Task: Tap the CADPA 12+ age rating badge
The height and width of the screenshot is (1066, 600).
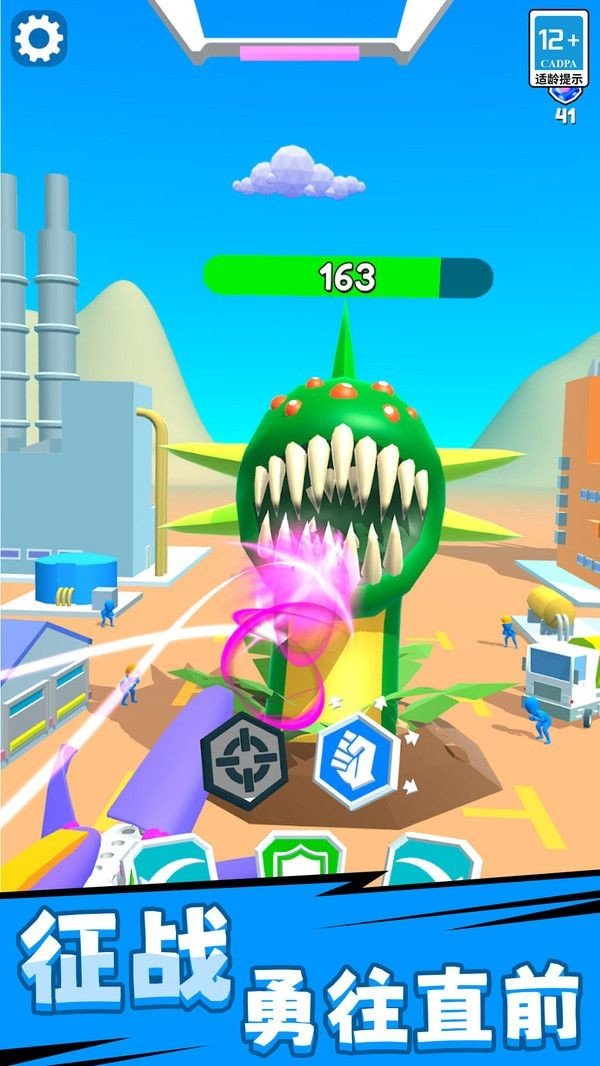Action: (558, 49)
